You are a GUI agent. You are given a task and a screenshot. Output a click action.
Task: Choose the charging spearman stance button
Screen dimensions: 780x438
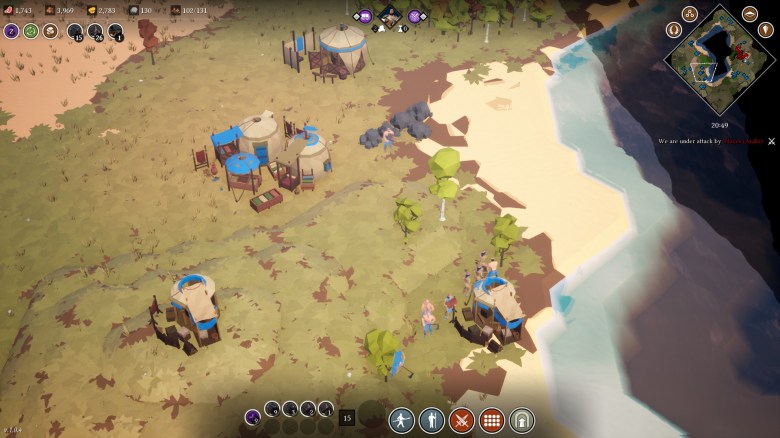click(402, 420)
